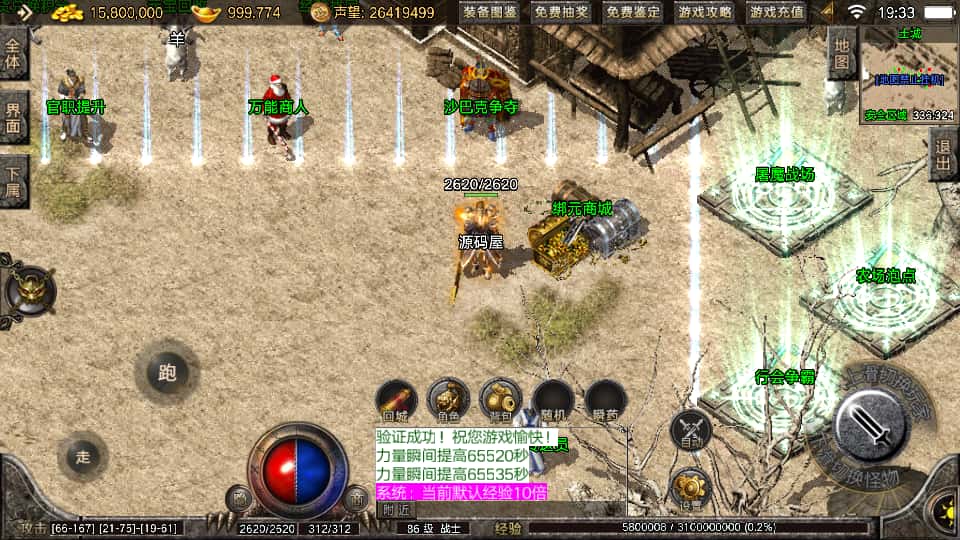Hit the 退出 exit button
Screen dimensions: 960x540
click(x=942, y=155)
